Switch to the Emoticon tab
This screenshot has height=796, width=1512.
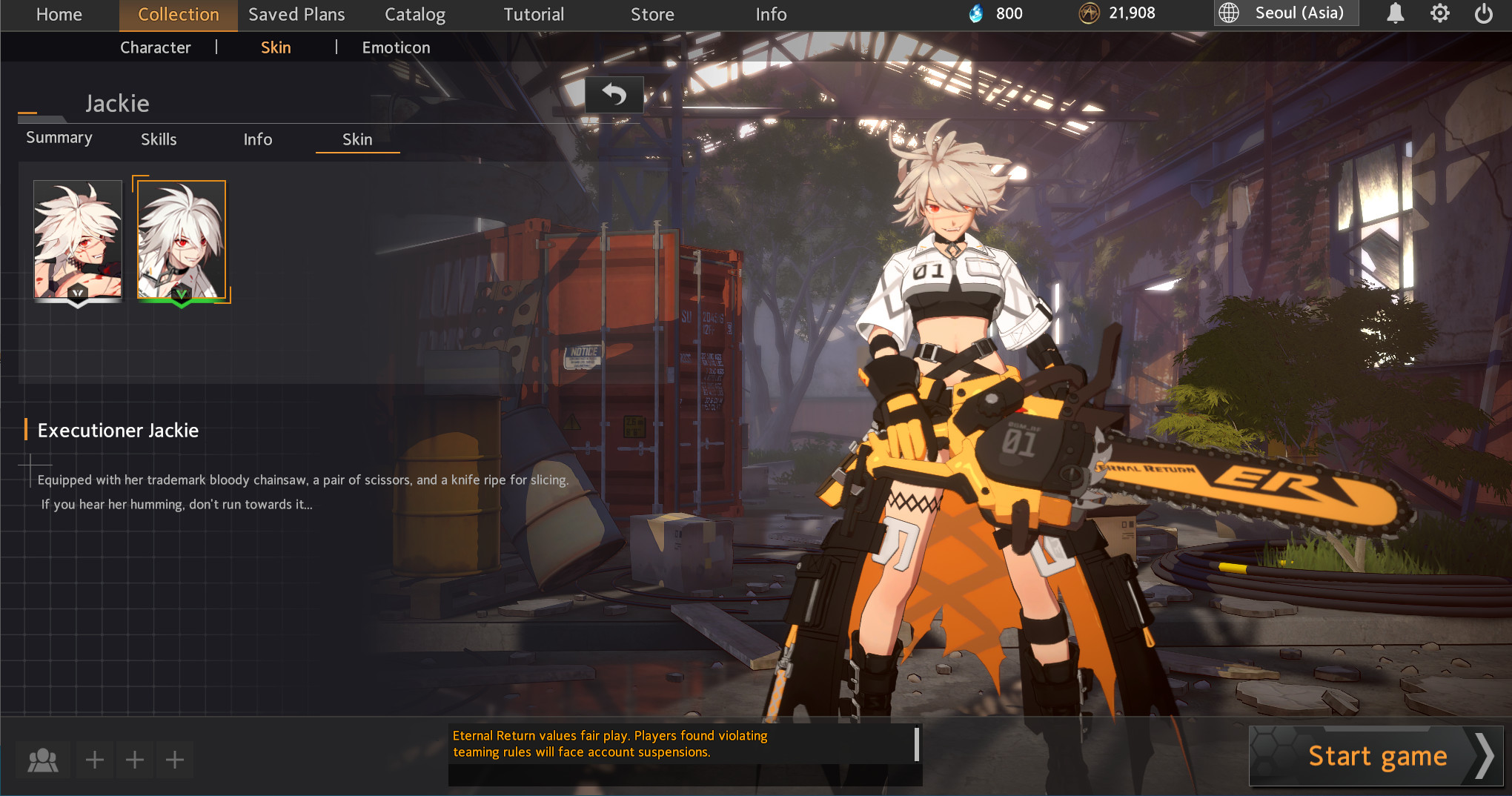[396, 47]
